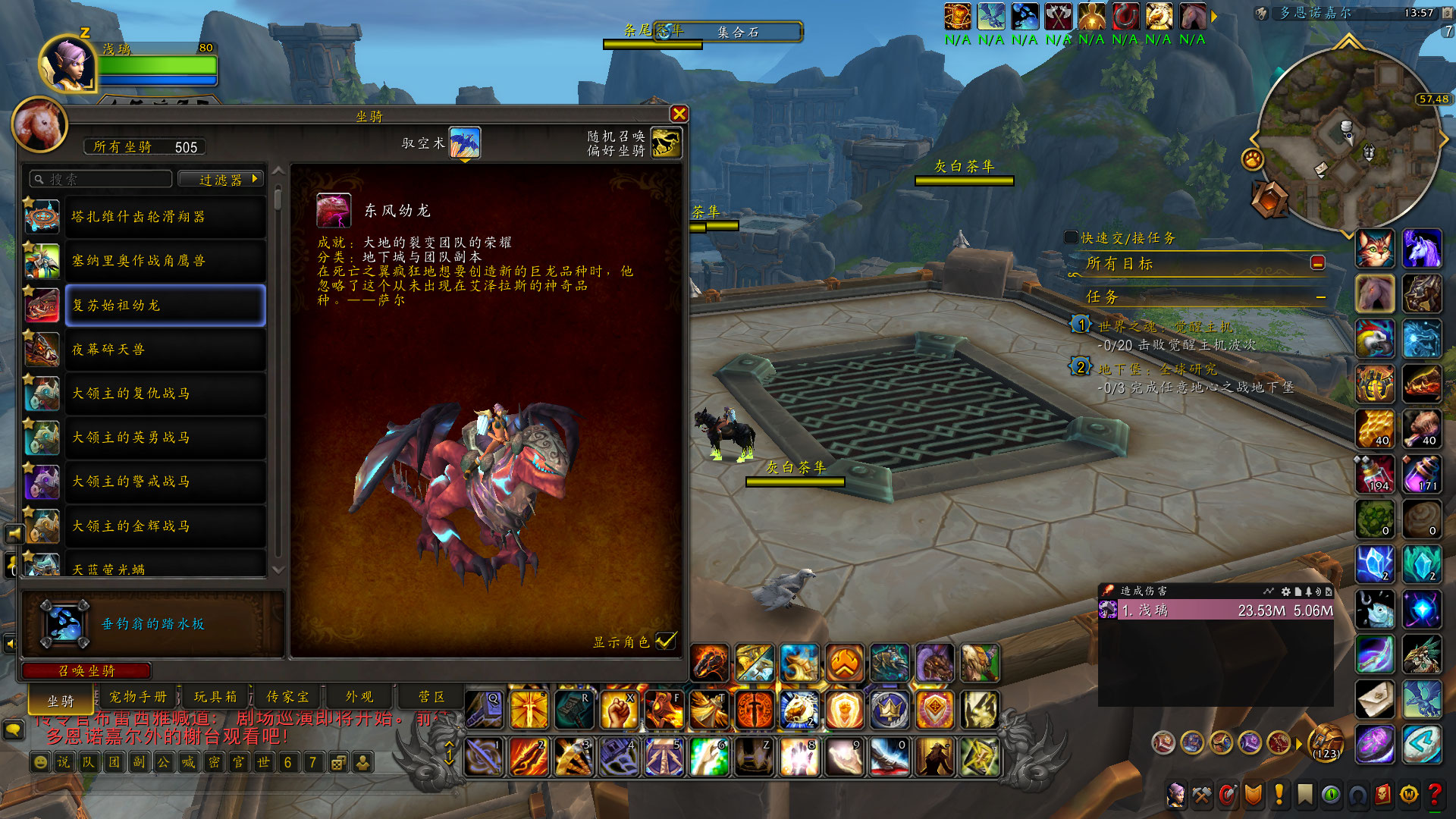Toggle the 显示角色 checkbox
Image resolution: width=1456 pixels, height=819 pixels.
[665, 642]
